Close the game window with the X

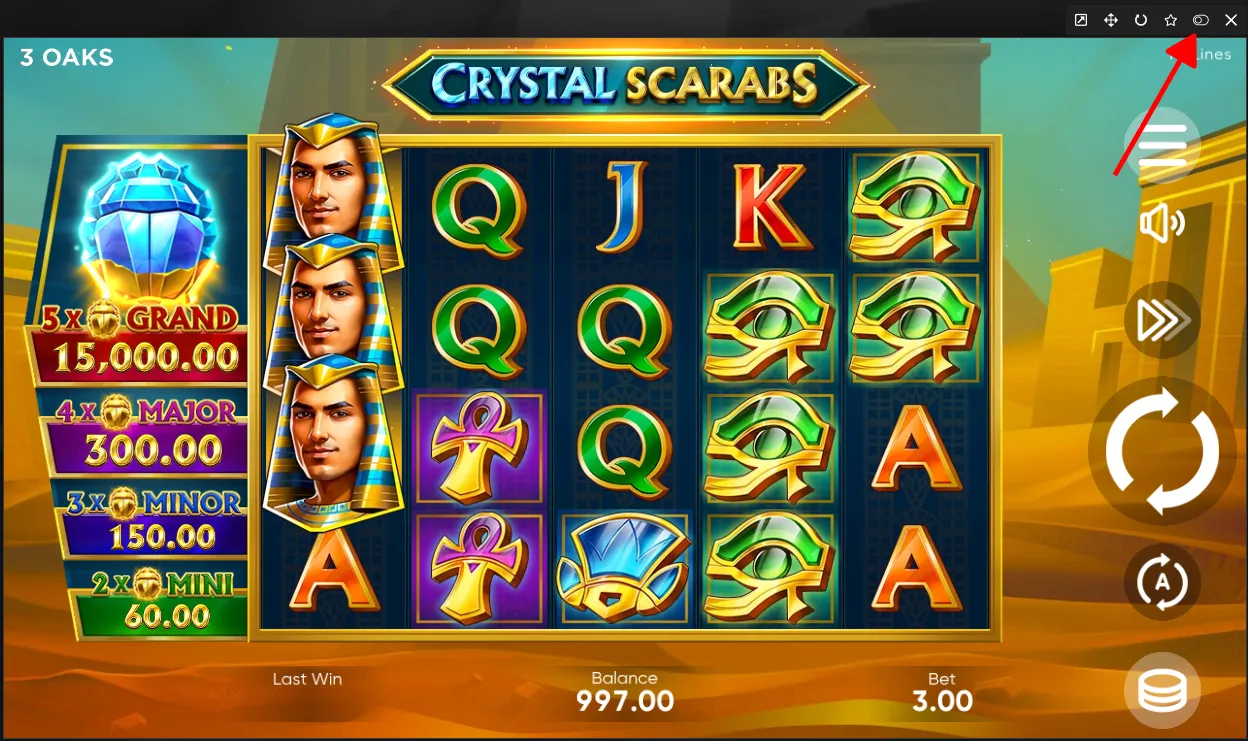click(1231, 20)
